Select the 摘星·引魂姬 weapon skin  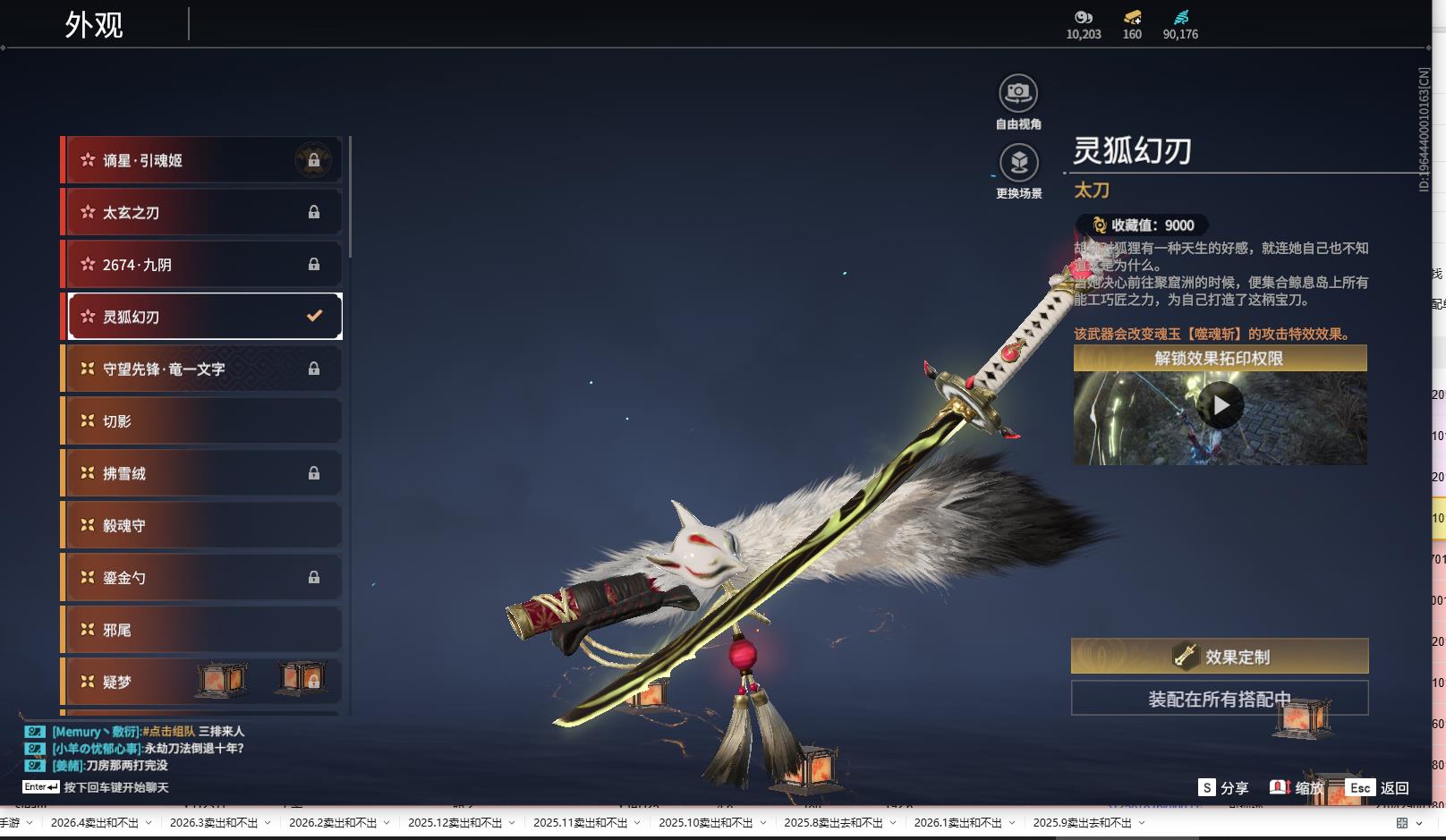click(x=202, y=160)
